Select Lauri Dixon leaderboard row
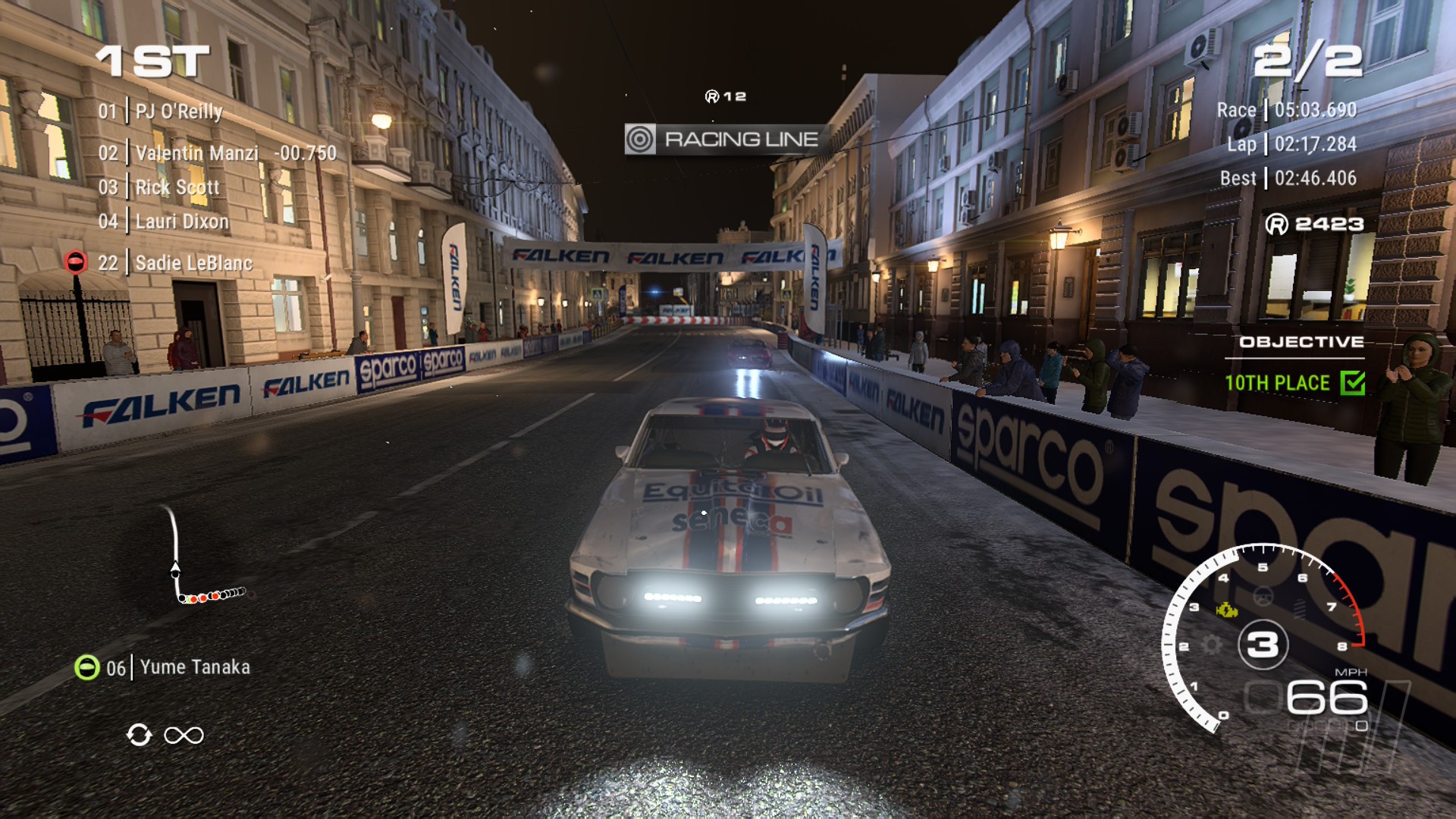The width and height of the screenshot is (1456, 819). [x=181, y=222]
